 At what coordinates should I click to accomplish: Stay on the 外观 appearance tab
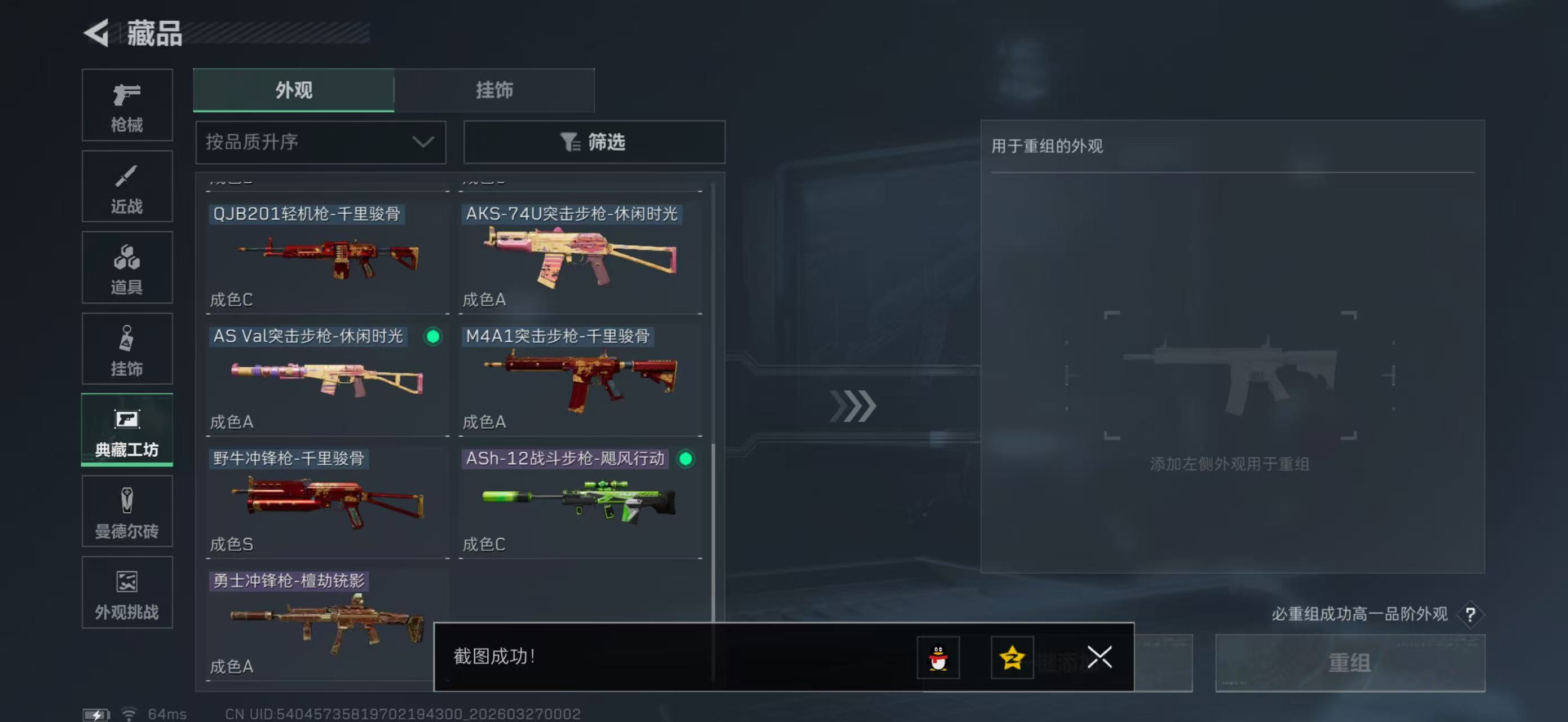[x=293, y=90]
